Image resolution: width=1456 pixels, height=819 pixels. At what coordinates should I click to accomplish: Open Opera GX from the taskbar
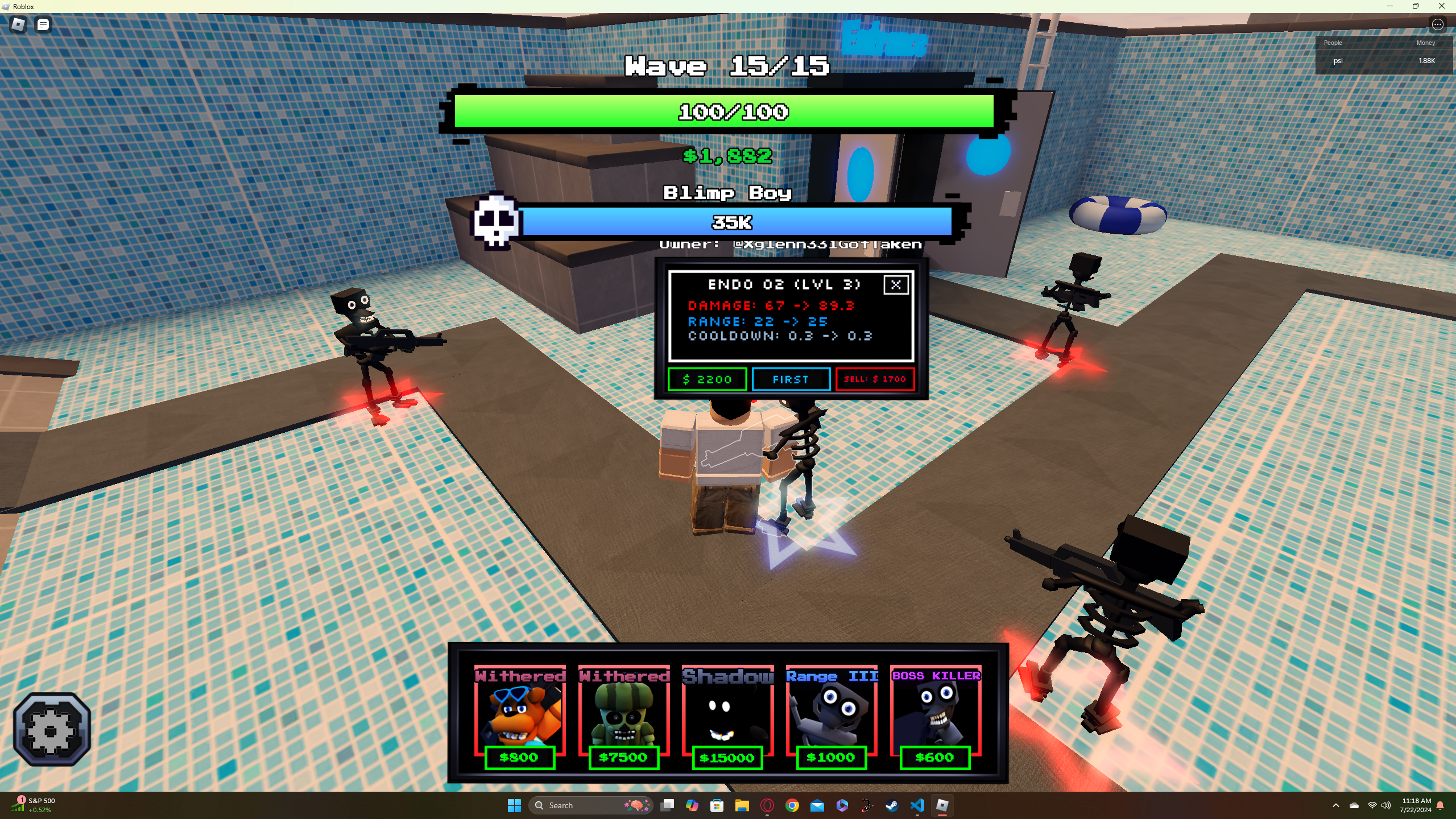[767, 806]
